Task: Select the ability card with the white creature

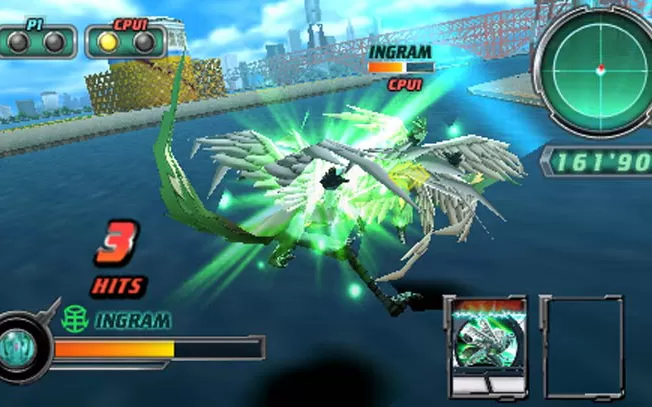Action: click(484, 346)
